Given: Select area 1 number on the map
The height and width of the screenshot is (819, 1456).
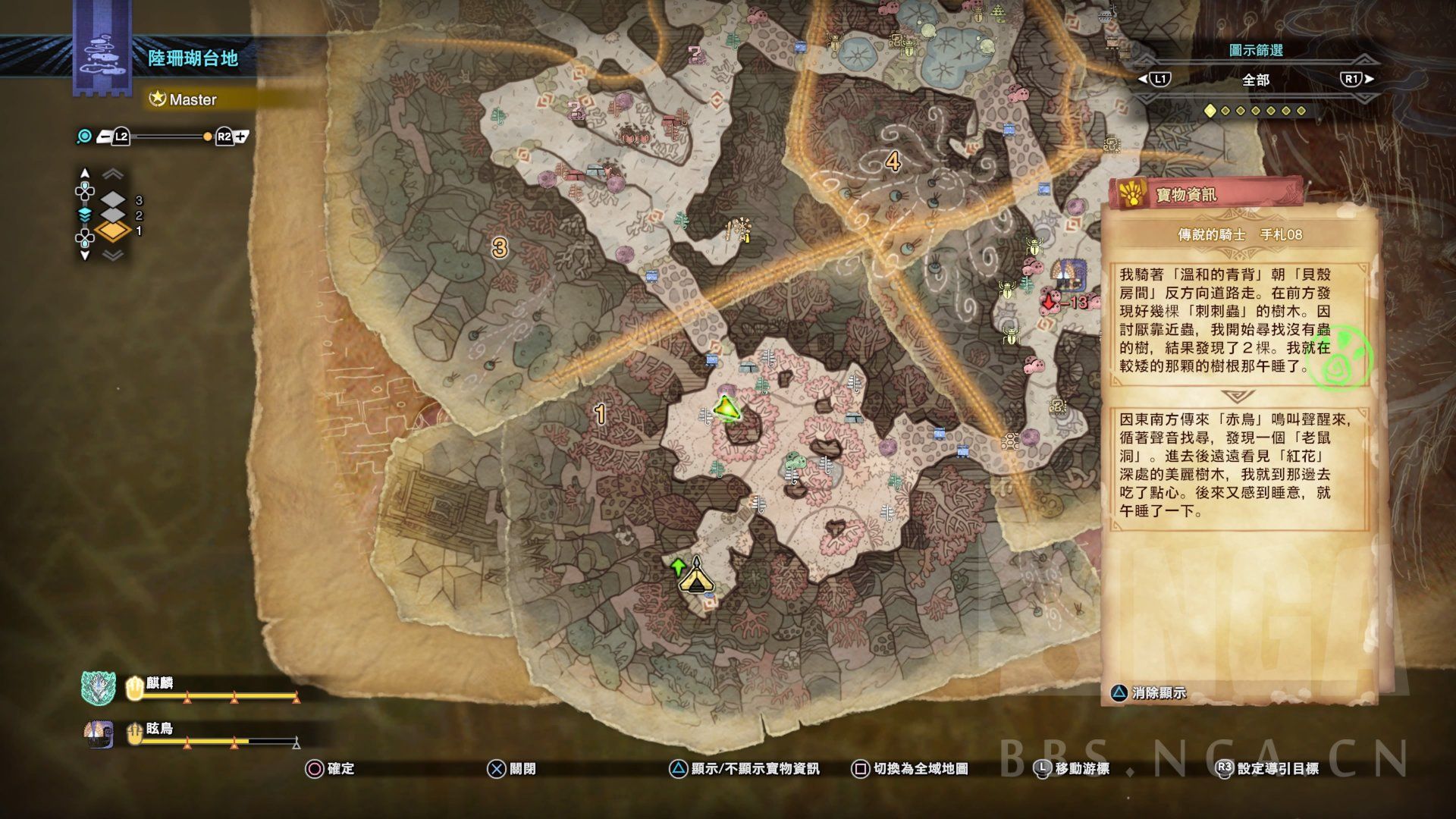Looking at the screenshot, I should 601,414.
